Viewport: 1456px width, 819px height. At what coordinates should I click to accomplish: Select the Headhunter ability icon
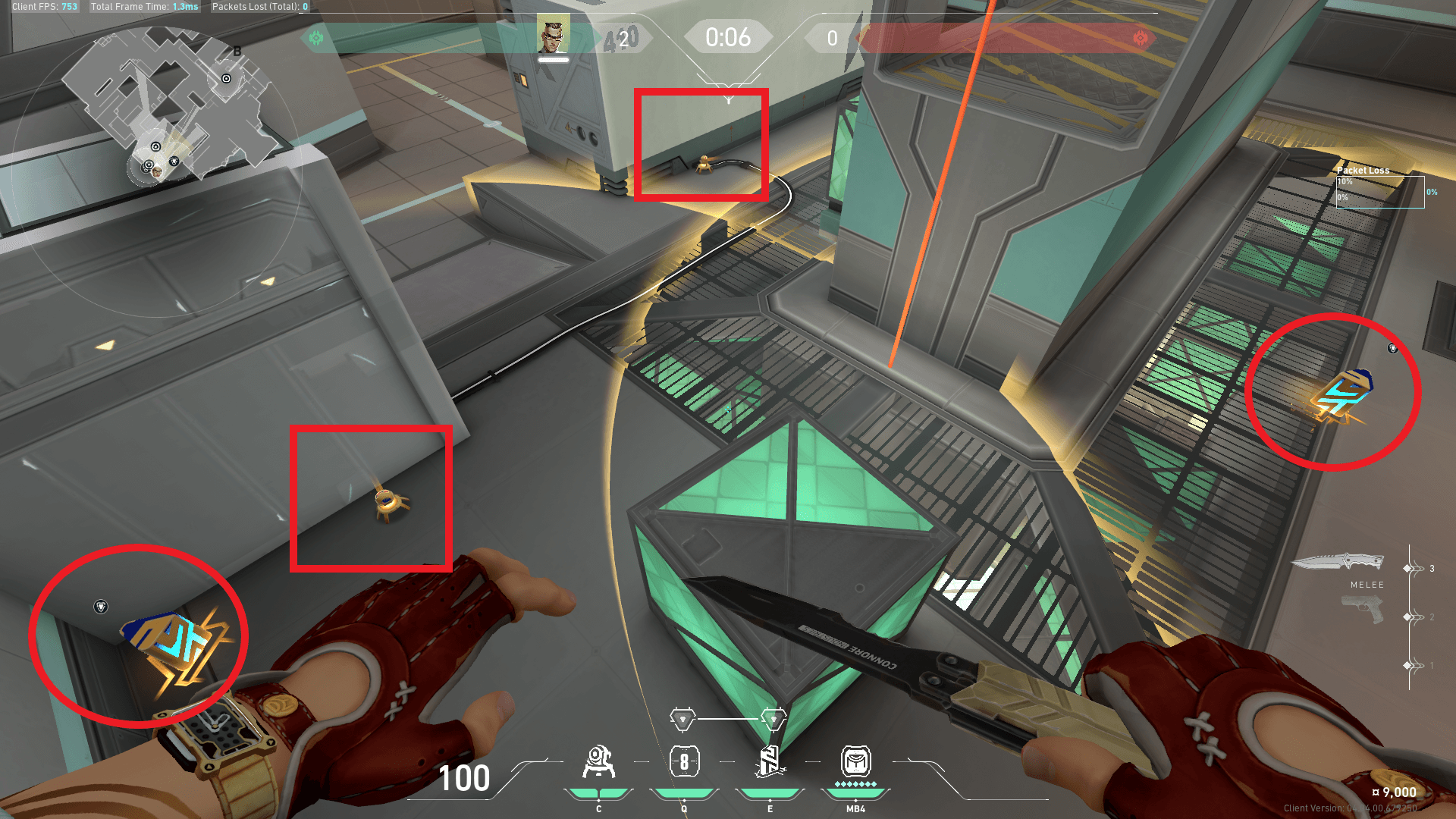pos(684,762)
